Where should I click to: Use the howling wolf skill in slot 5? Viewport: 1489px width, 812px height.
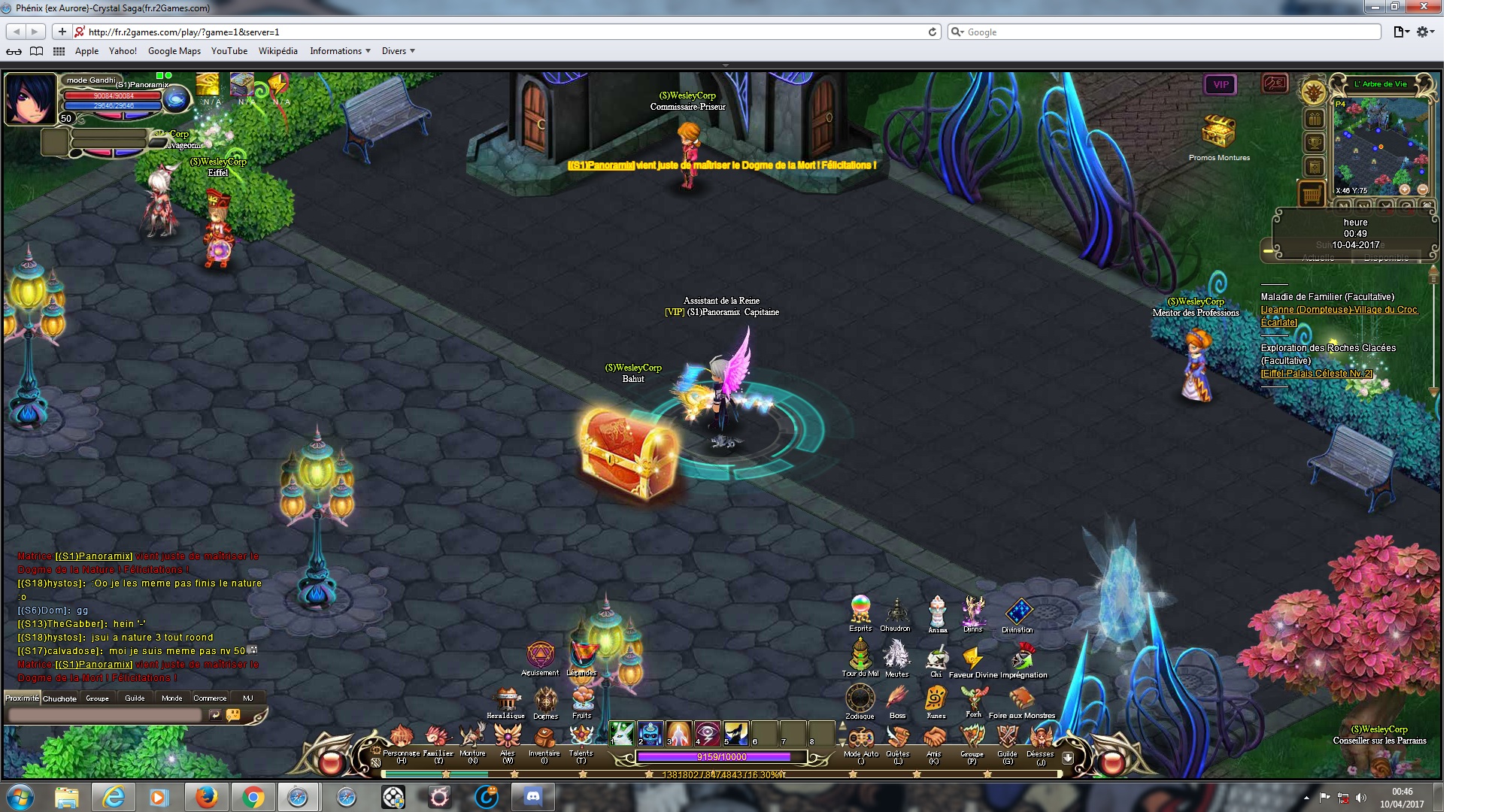[735, 732]
